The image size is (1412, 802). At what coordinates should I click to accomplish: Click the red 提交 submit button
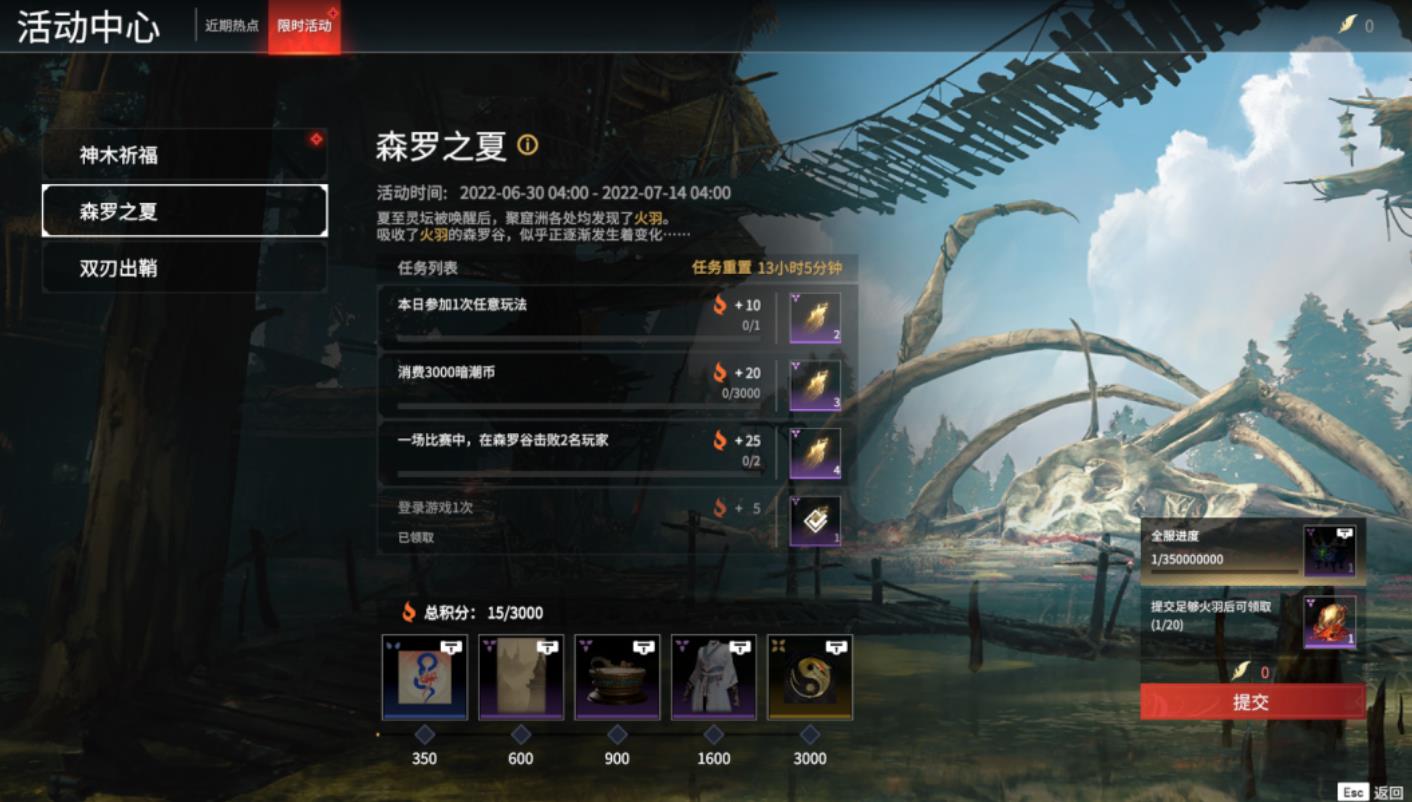1252,702
